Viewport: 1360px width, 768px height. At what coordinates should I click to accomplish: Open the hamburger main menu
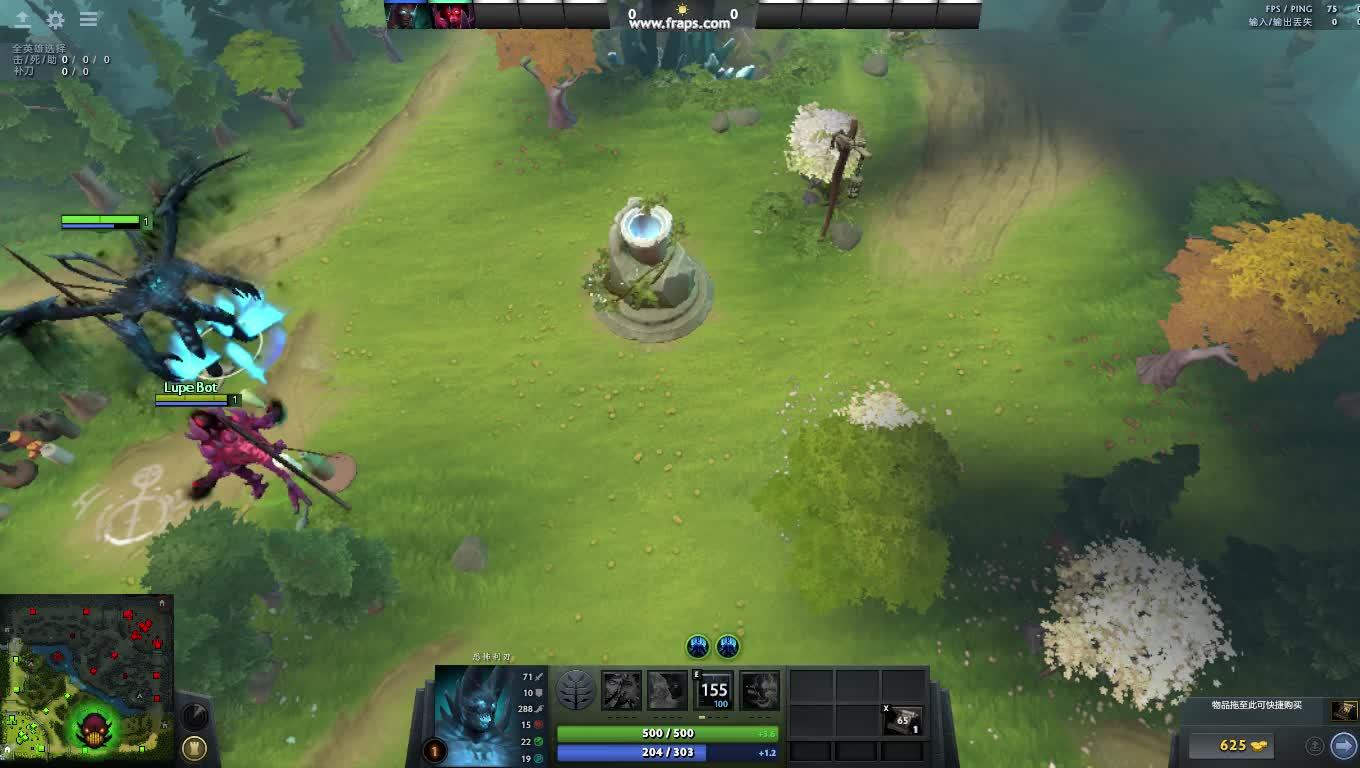(89, 19)
